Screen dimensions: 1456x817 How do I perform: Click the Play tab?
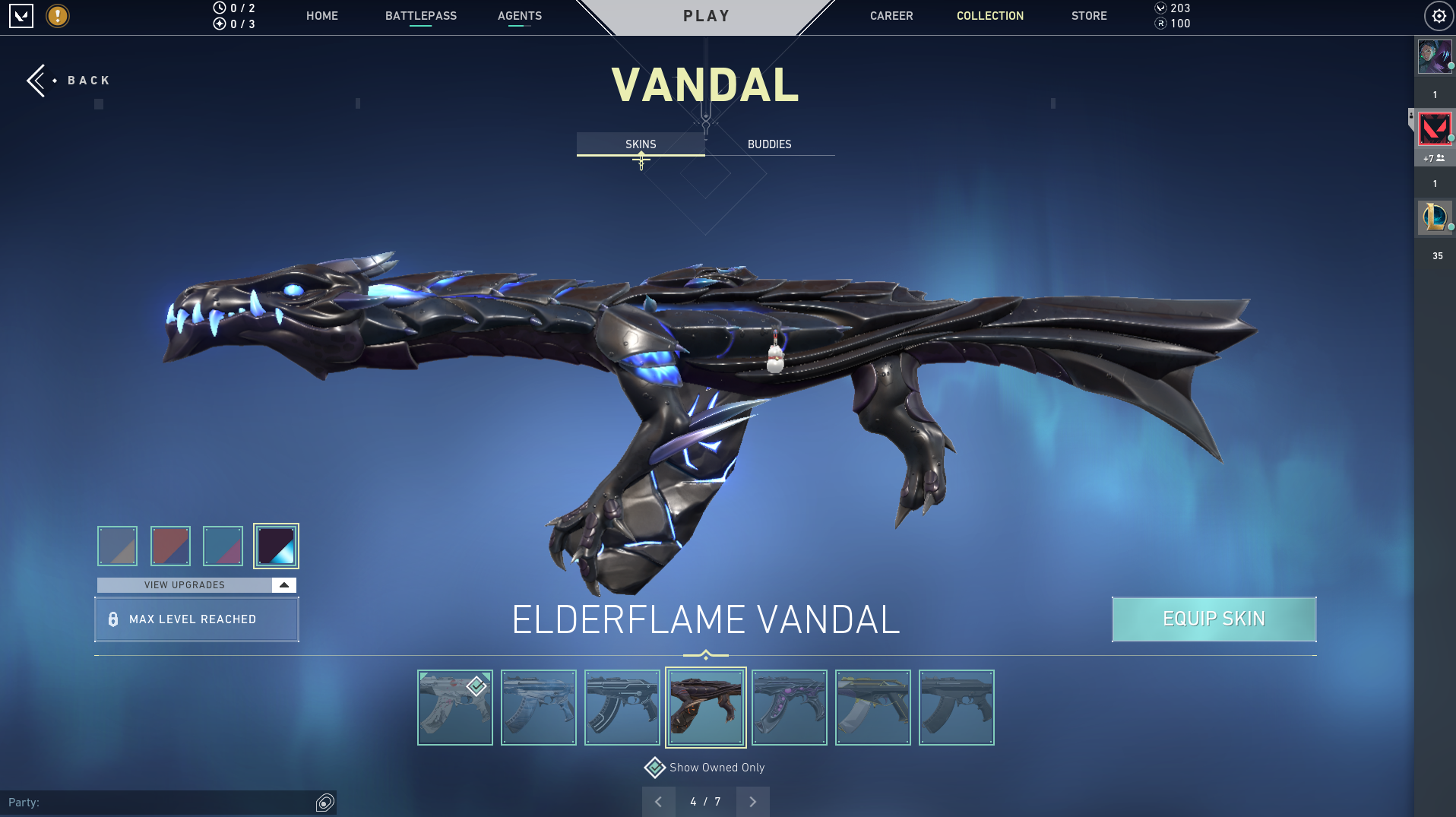pos(706,16)
